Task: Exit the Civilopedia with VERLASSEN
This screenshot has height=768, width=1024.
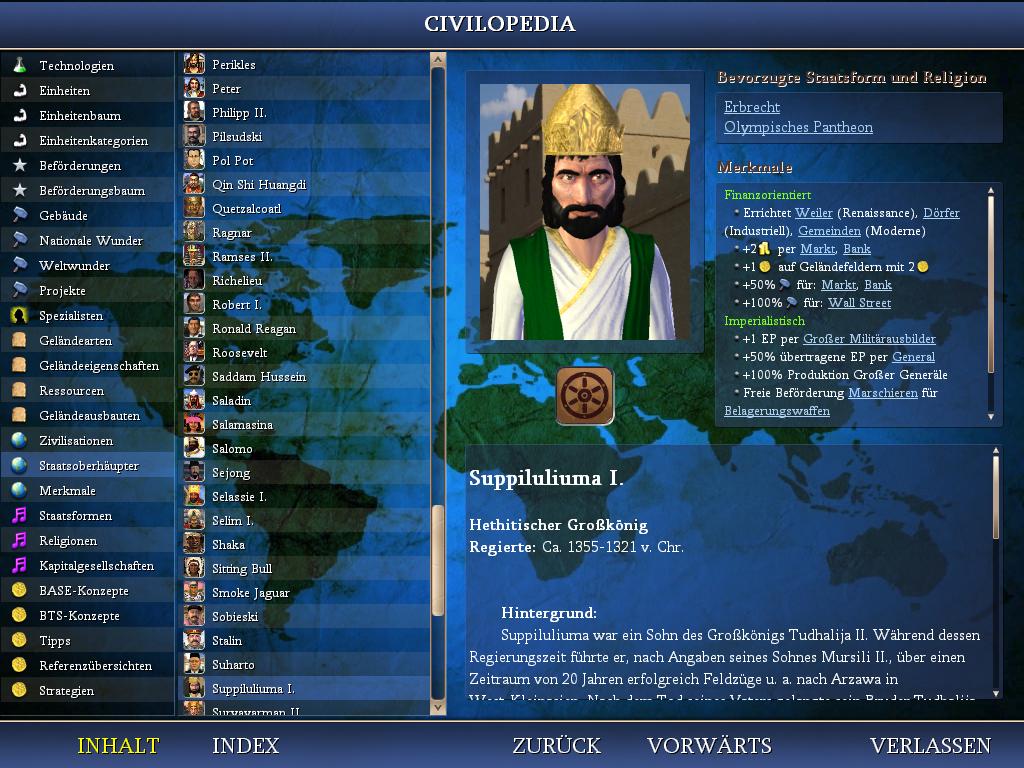Action: (930, 746)
